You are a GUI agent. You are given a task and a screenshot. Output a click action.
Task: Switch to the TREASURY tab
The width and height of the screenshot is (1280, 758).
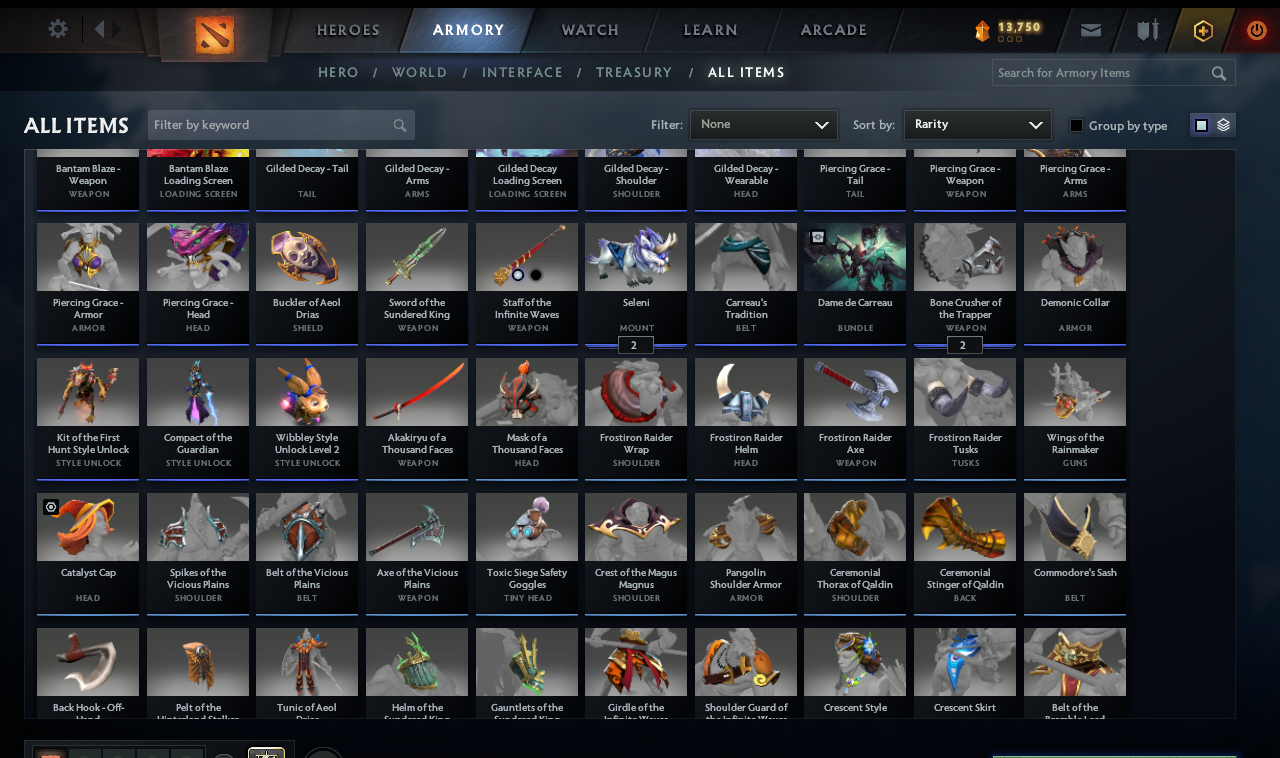click(x=634, y=72)
